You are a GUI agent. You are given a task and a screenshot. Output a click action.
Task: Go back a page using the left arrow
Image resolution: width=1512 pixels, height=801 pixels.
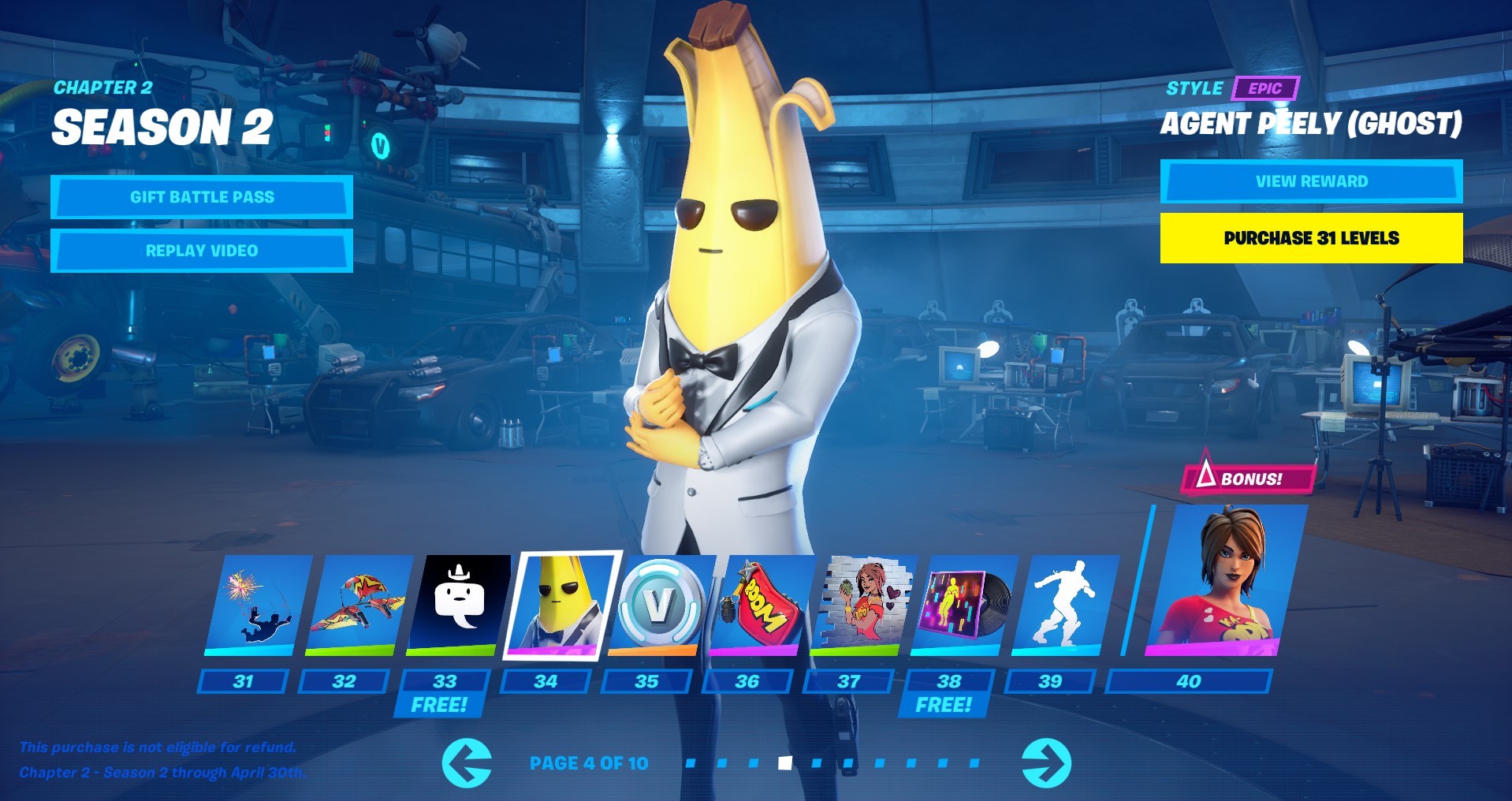465,762
